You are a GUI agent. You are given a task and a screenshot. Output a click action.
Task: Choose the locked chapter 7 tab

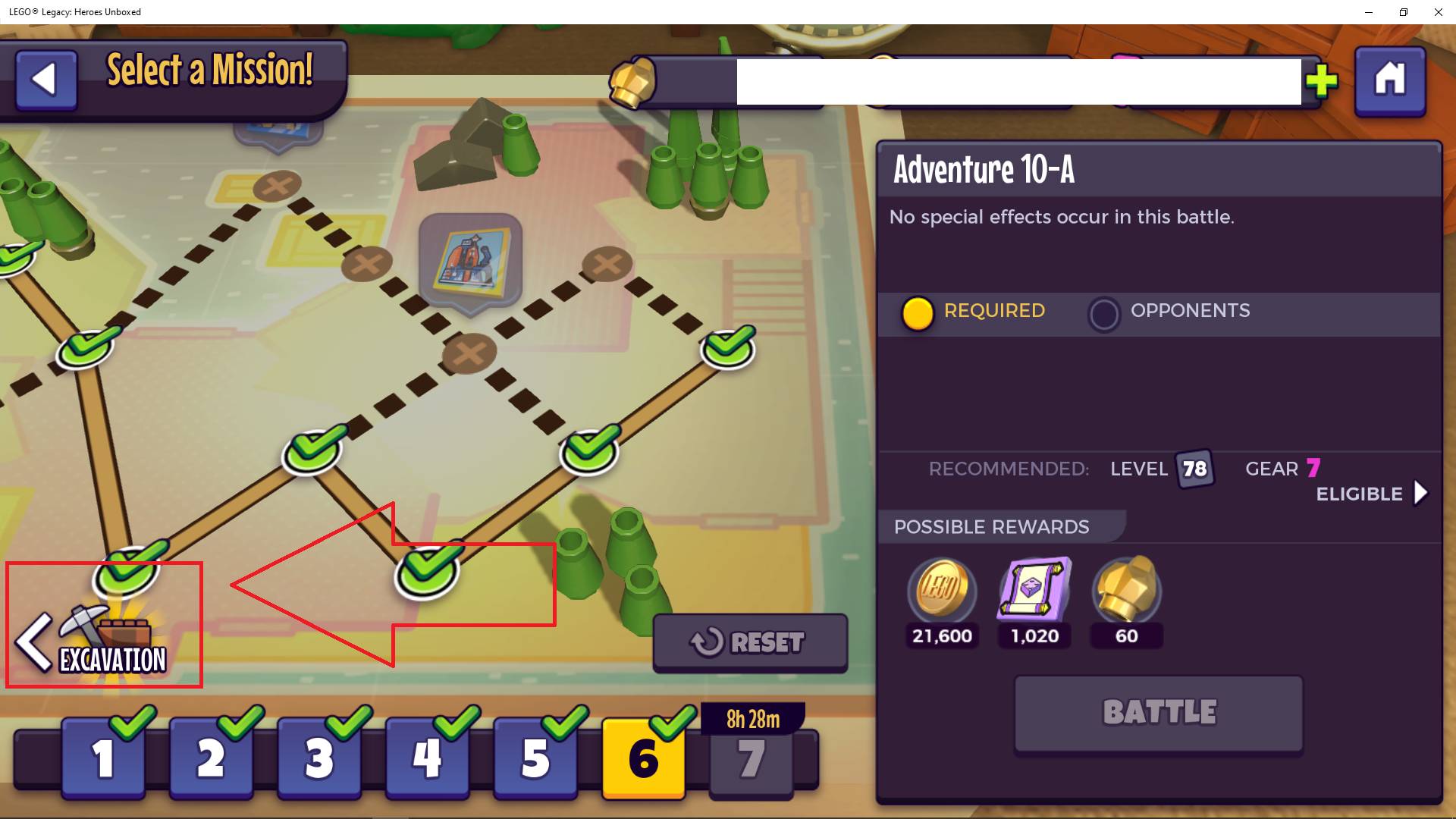(752, 758)
